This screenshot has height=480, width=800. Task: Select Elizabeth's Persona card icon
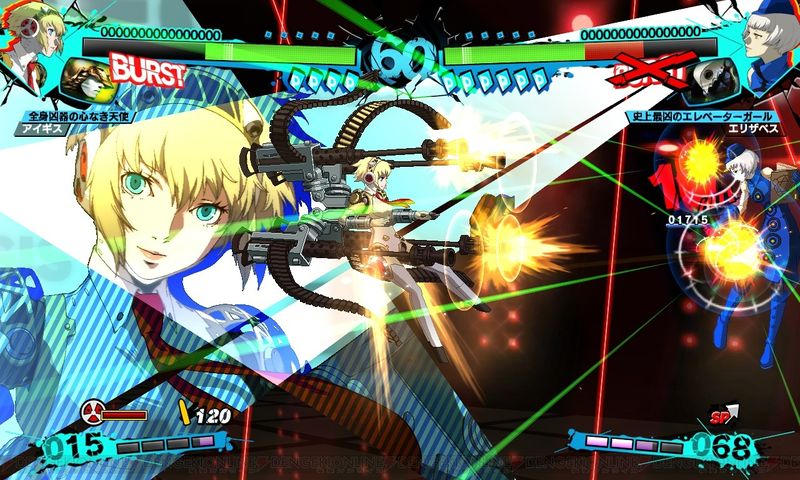712,78
